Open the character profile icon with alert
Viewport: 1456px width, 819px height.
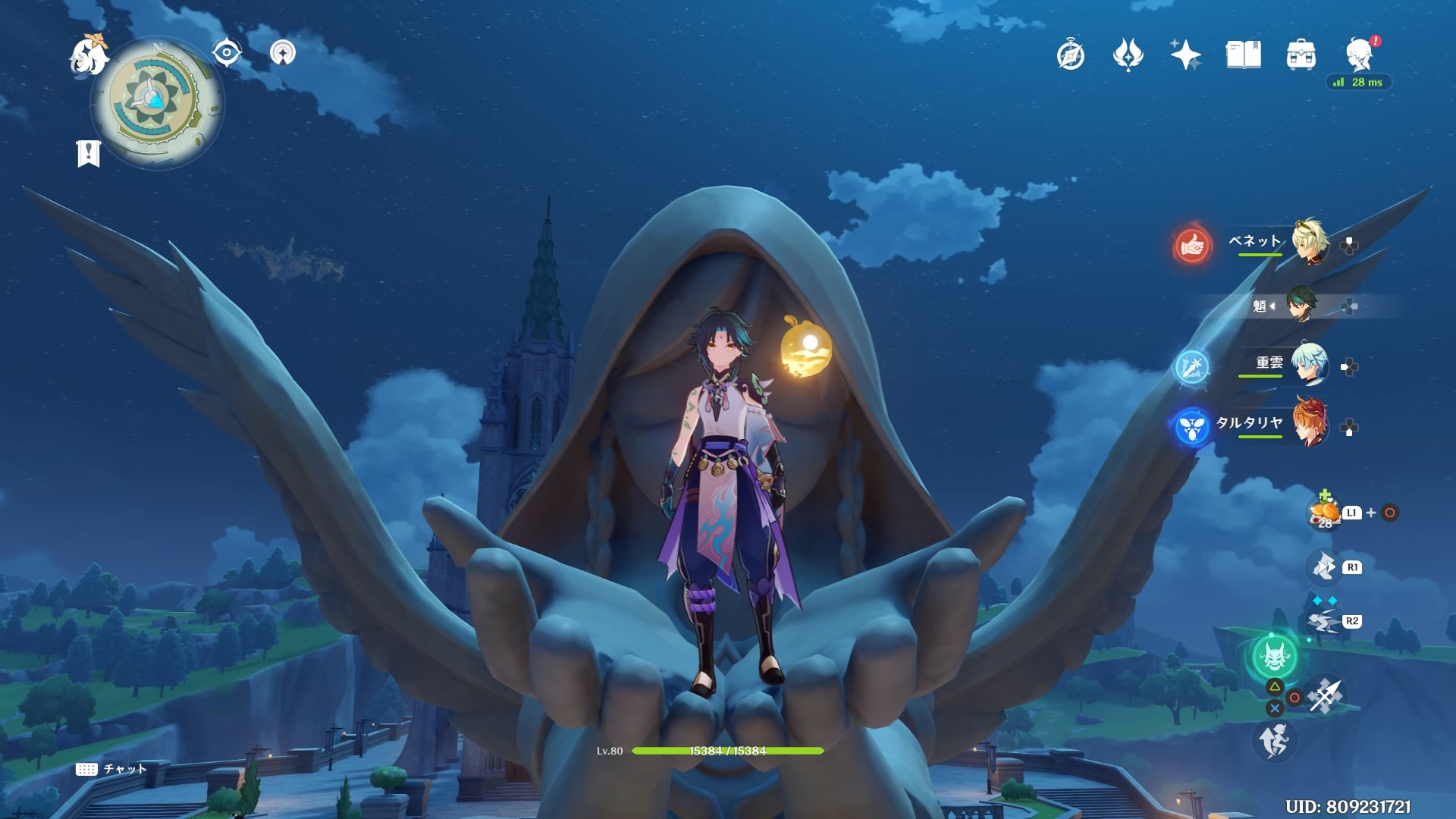(1360, 55)
